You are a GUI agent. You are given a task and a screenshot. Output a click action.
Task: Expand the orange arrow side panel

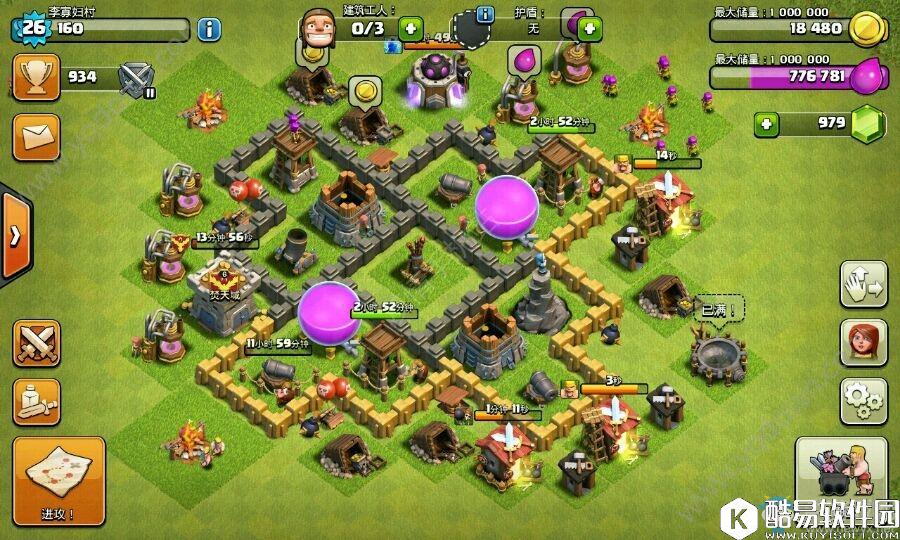click(15, 236)
